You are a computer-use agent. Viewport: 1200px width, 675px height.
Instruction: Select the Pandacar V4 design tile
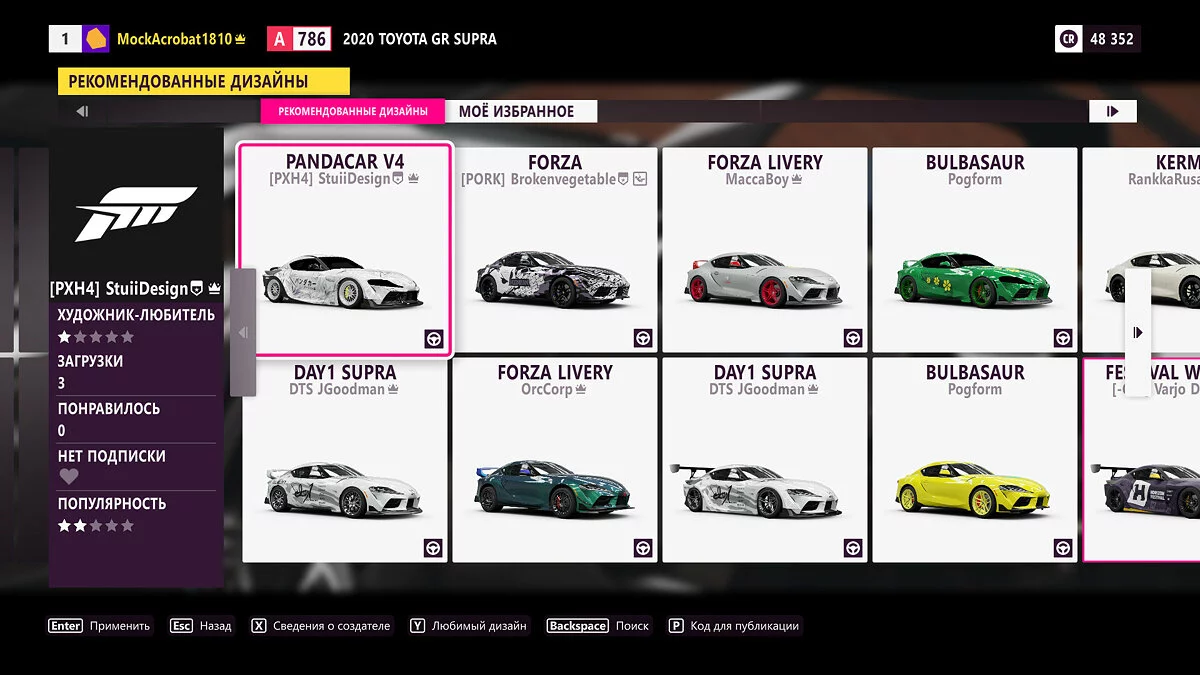point(345,250)
